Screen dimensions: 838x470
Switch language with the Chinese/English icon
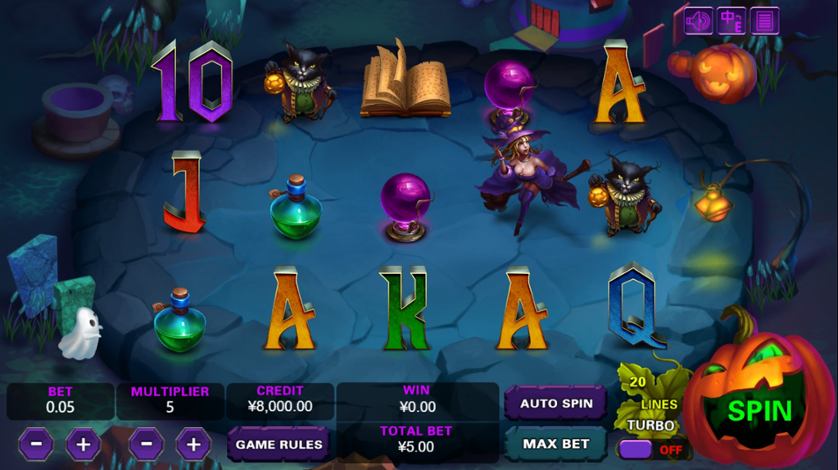(x=732, y=20)
